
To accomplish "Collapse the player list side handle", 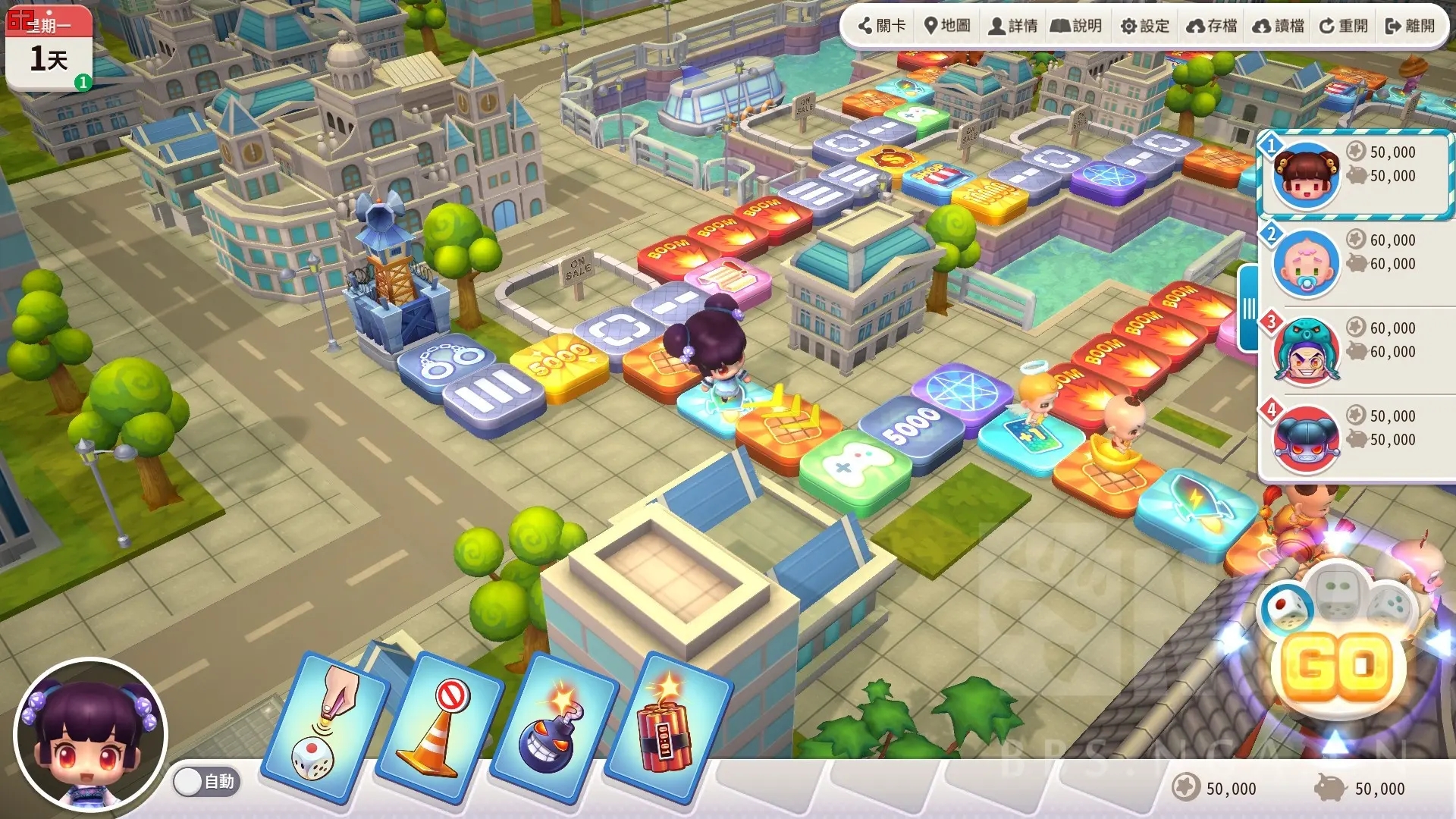I will [1247, 308].
